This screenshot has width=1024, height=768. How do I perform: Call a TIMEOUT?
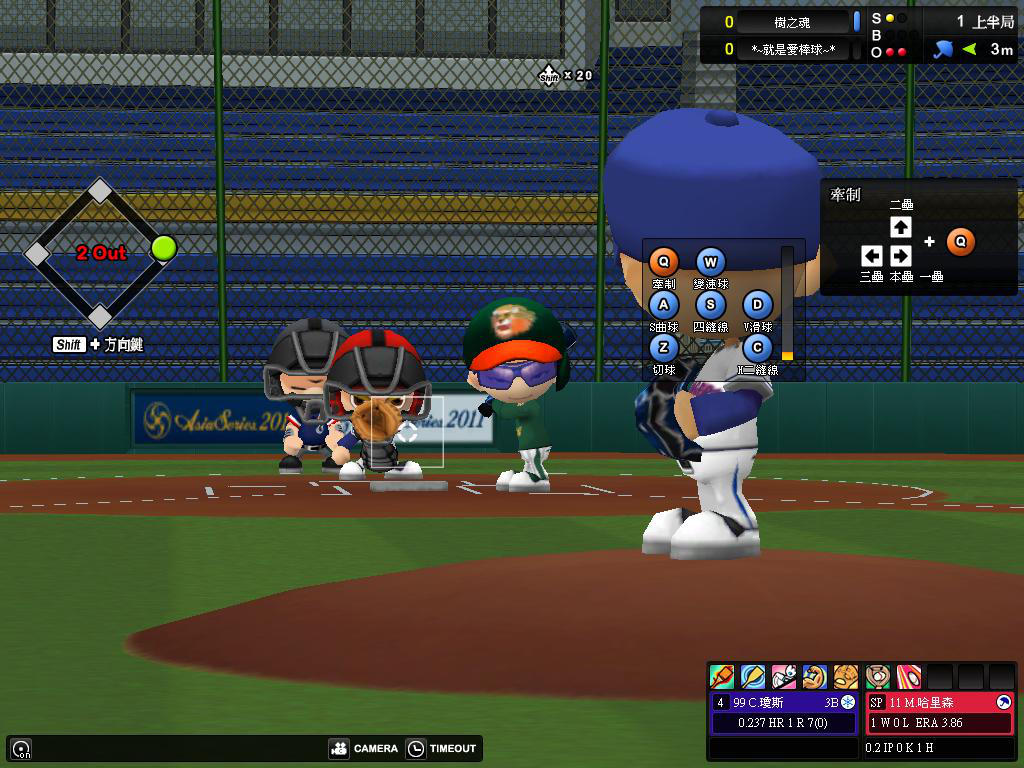pyautogui.click(x=443, y=748)
